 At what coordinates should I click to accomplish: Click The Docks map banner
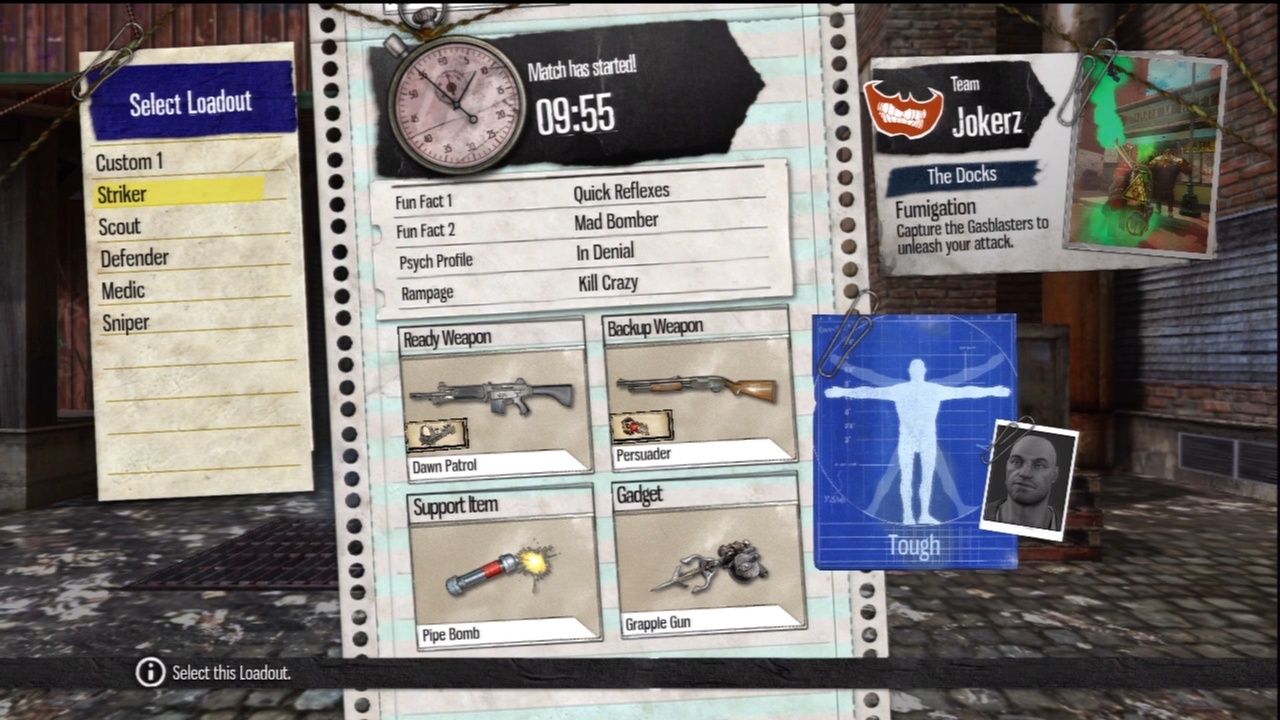[962, 175]
